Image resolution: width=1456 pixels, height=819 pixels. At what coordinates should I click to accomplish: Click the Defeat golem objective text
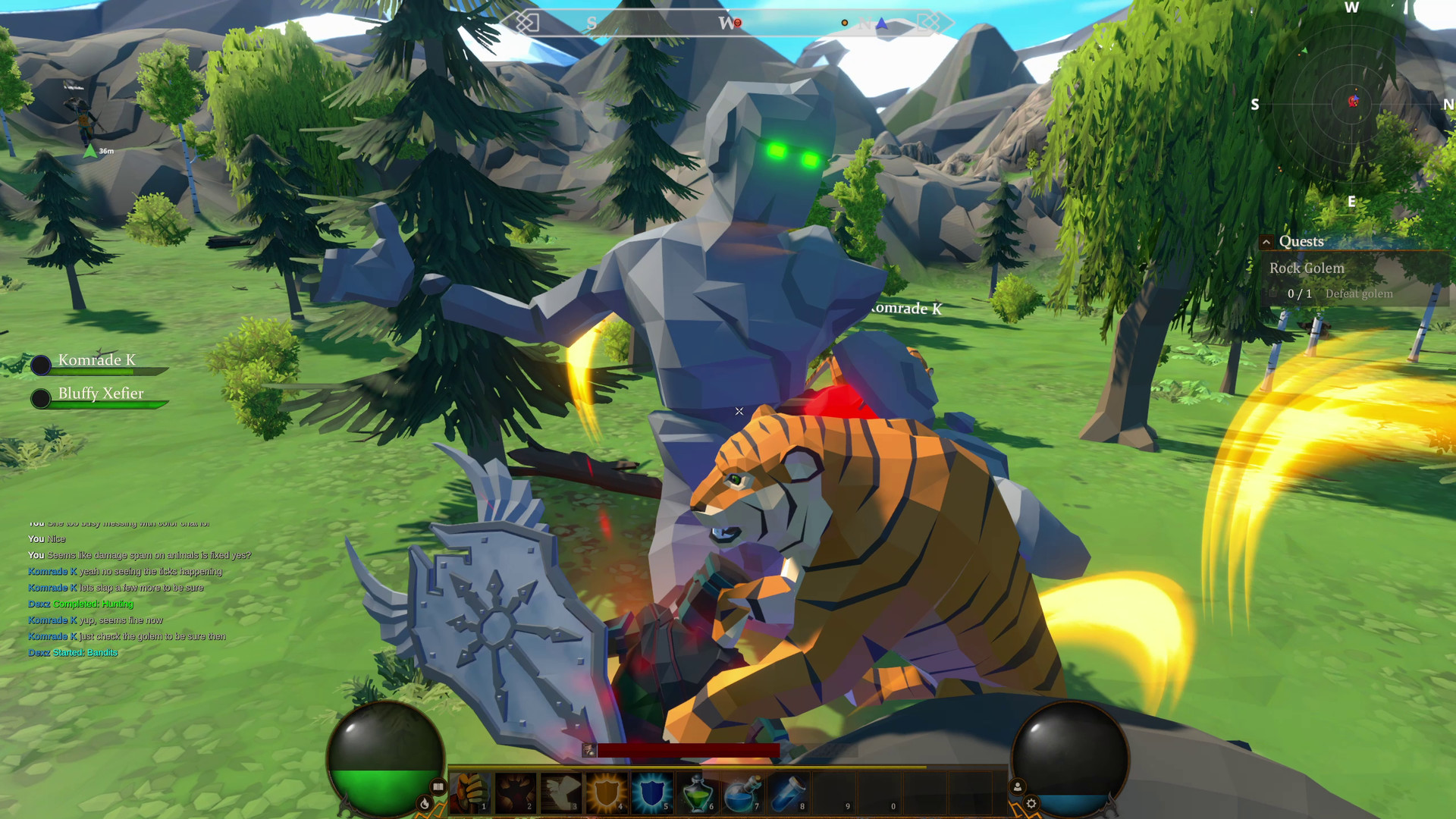[x=1358, y=294]
